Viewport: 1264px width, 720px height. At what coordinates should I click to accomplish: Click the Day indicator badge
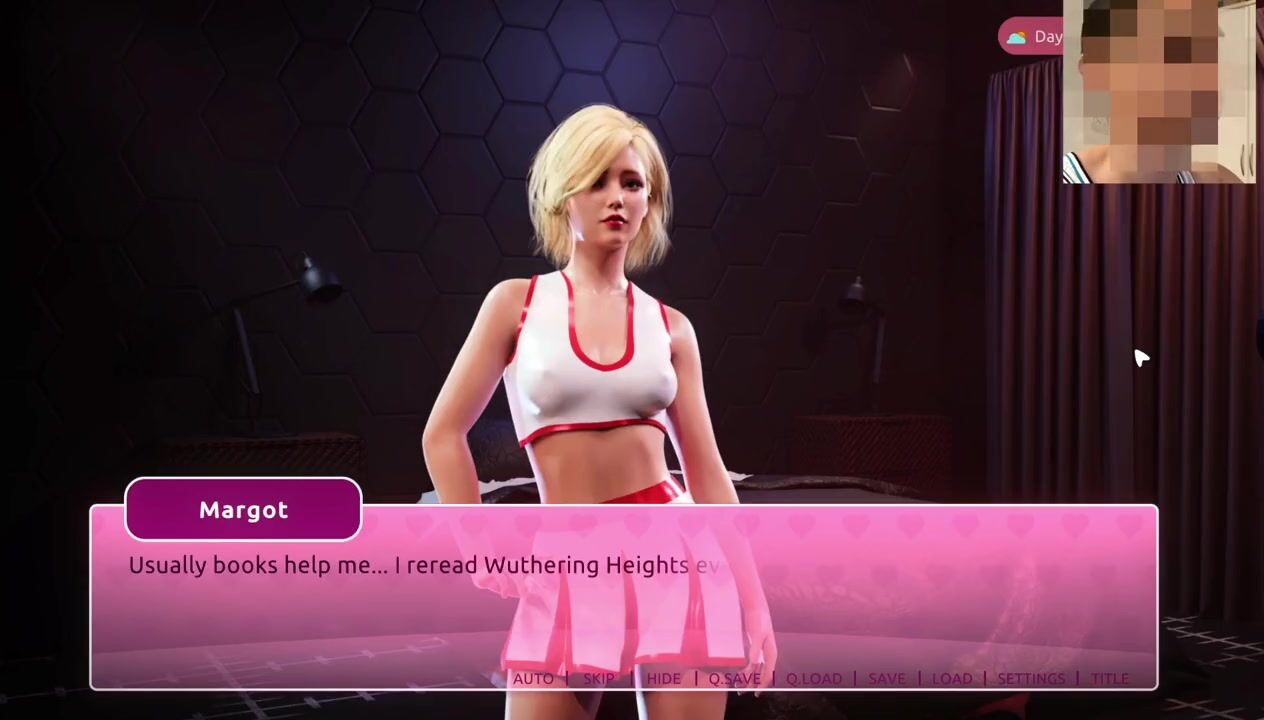pos(1033,37)
